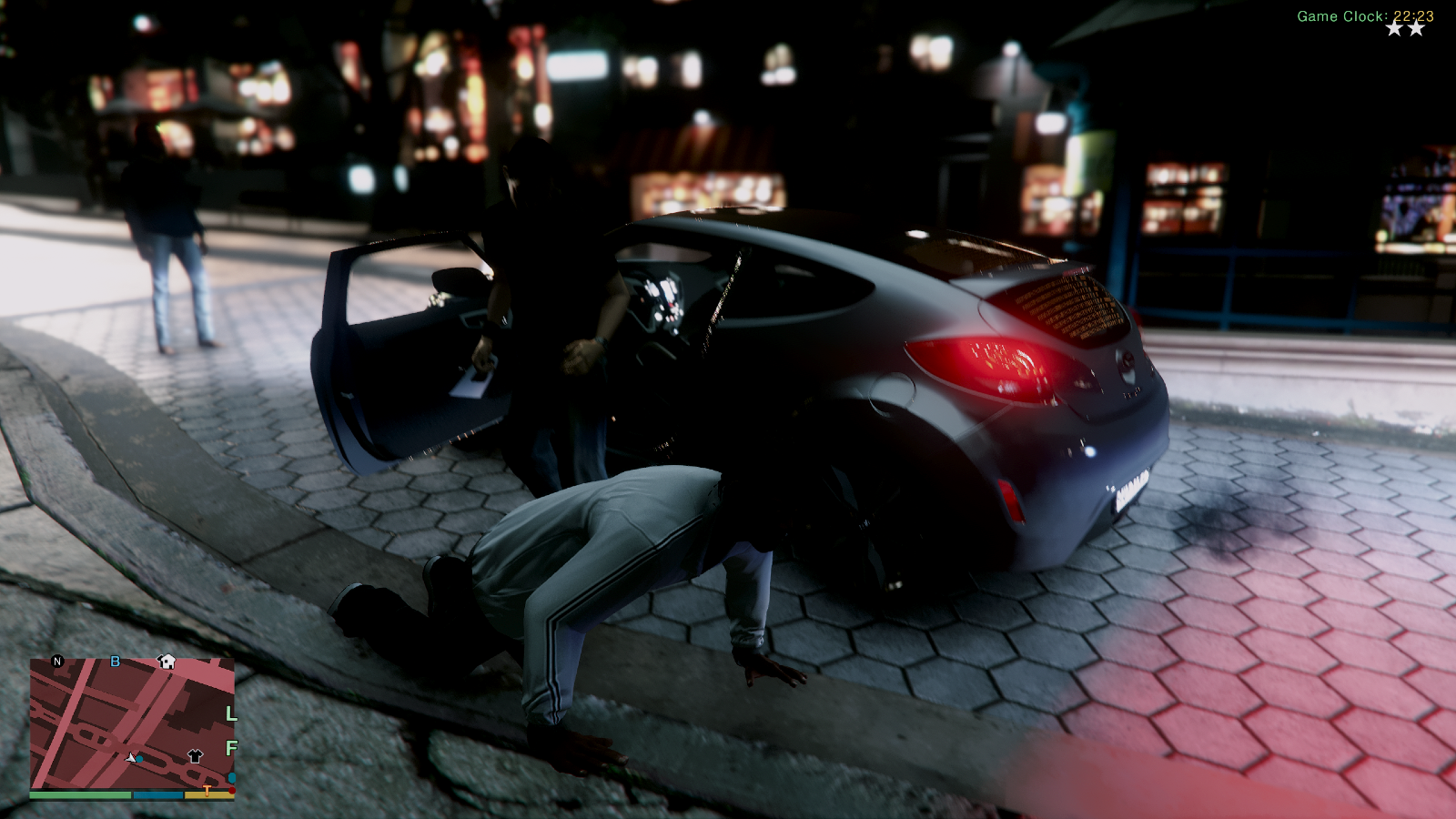Click the yellow stamina bar under the minimap
This screenshot has height=819, width=1456.
click(x=207, y=795)
